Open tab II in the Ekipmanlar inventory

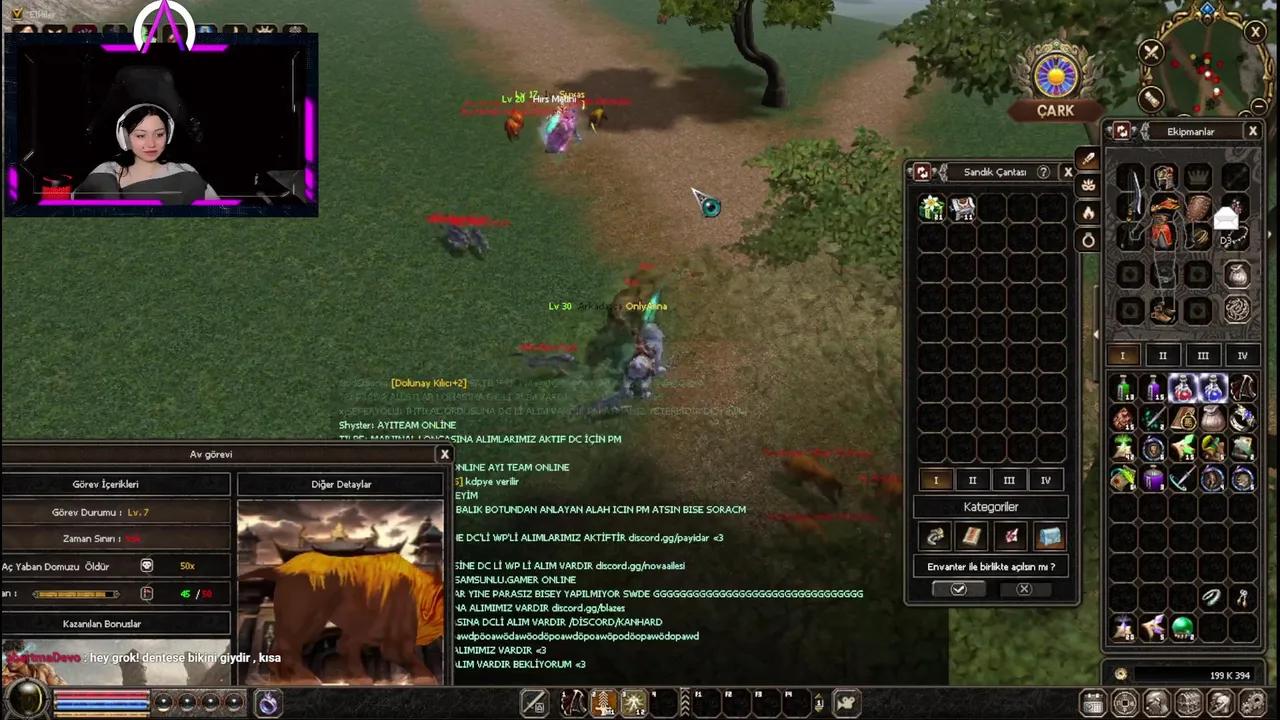(1162, 355)
